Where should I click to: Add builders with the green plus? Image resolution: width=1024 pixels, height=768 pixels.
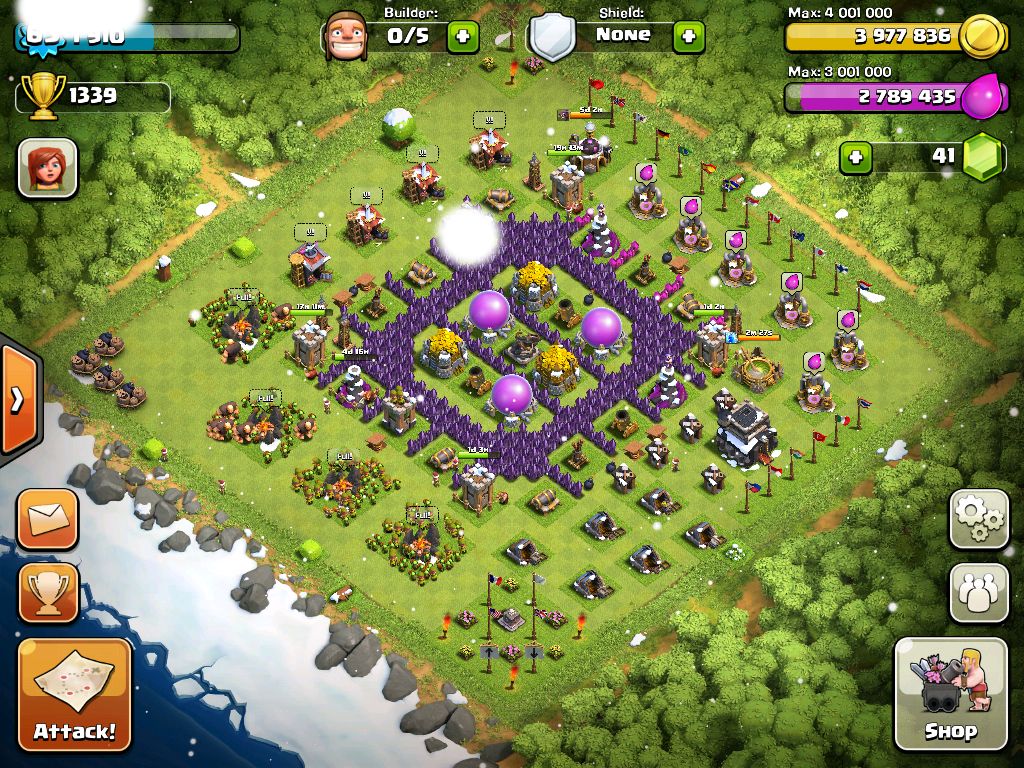point(462,37)
